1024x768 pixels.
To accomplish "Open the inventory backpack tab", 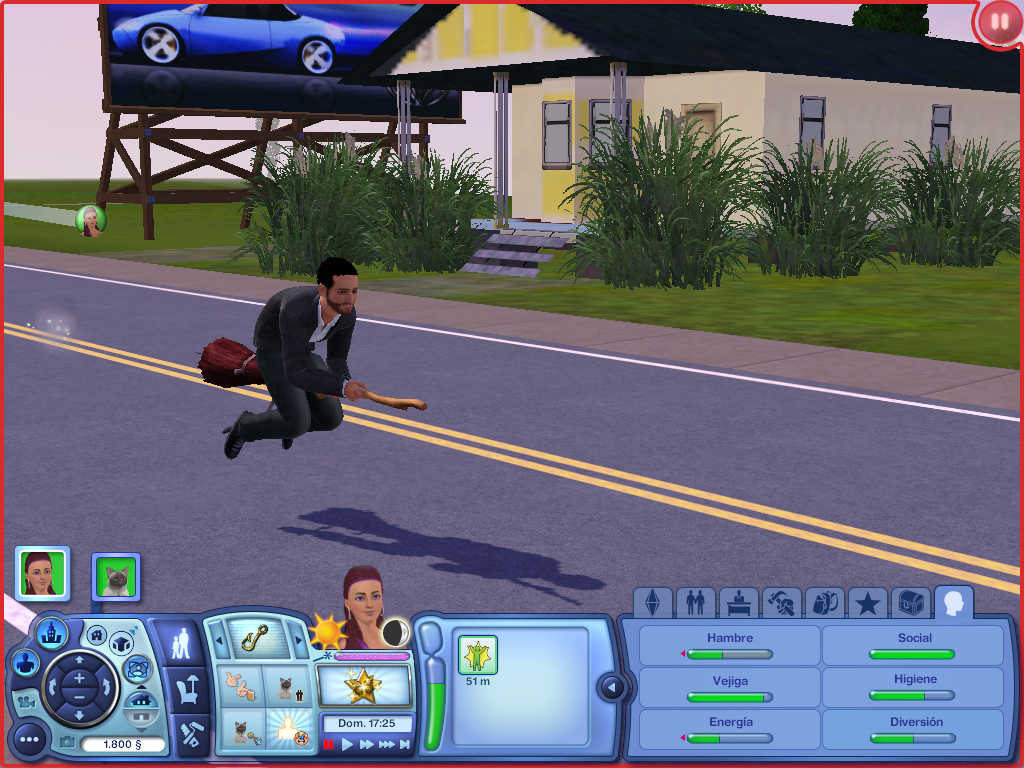I will coord(824,603).
